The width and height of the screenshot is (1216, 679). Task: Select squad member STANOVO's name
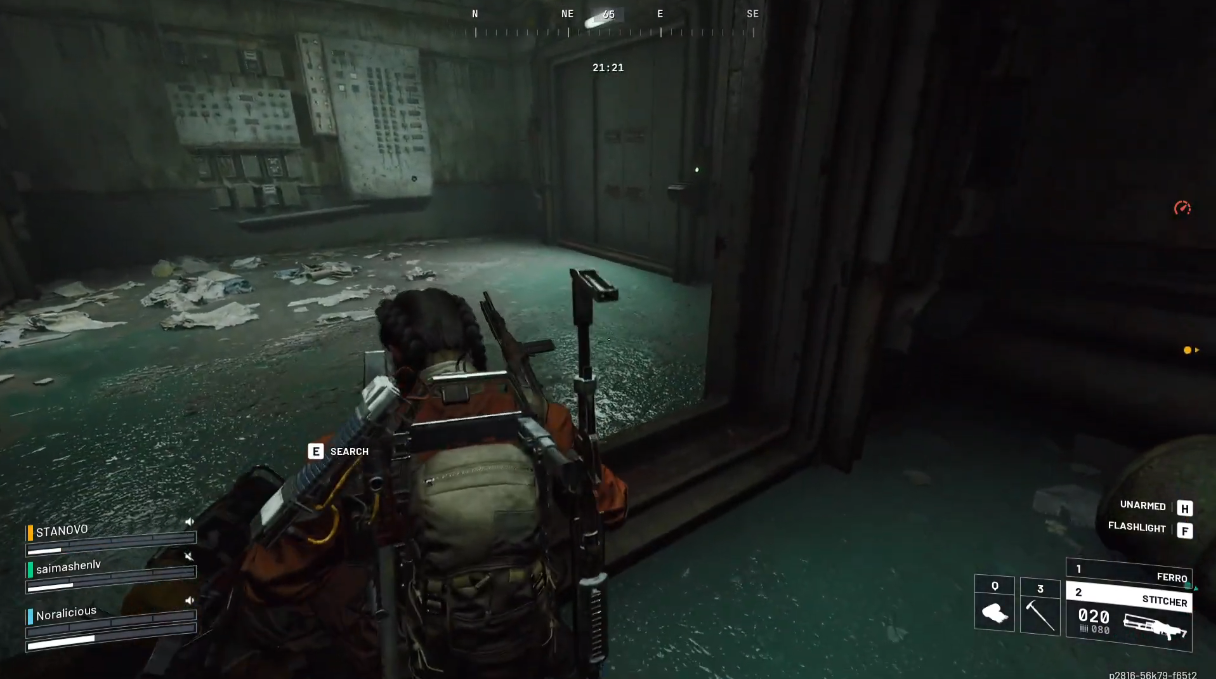(62, 531)
